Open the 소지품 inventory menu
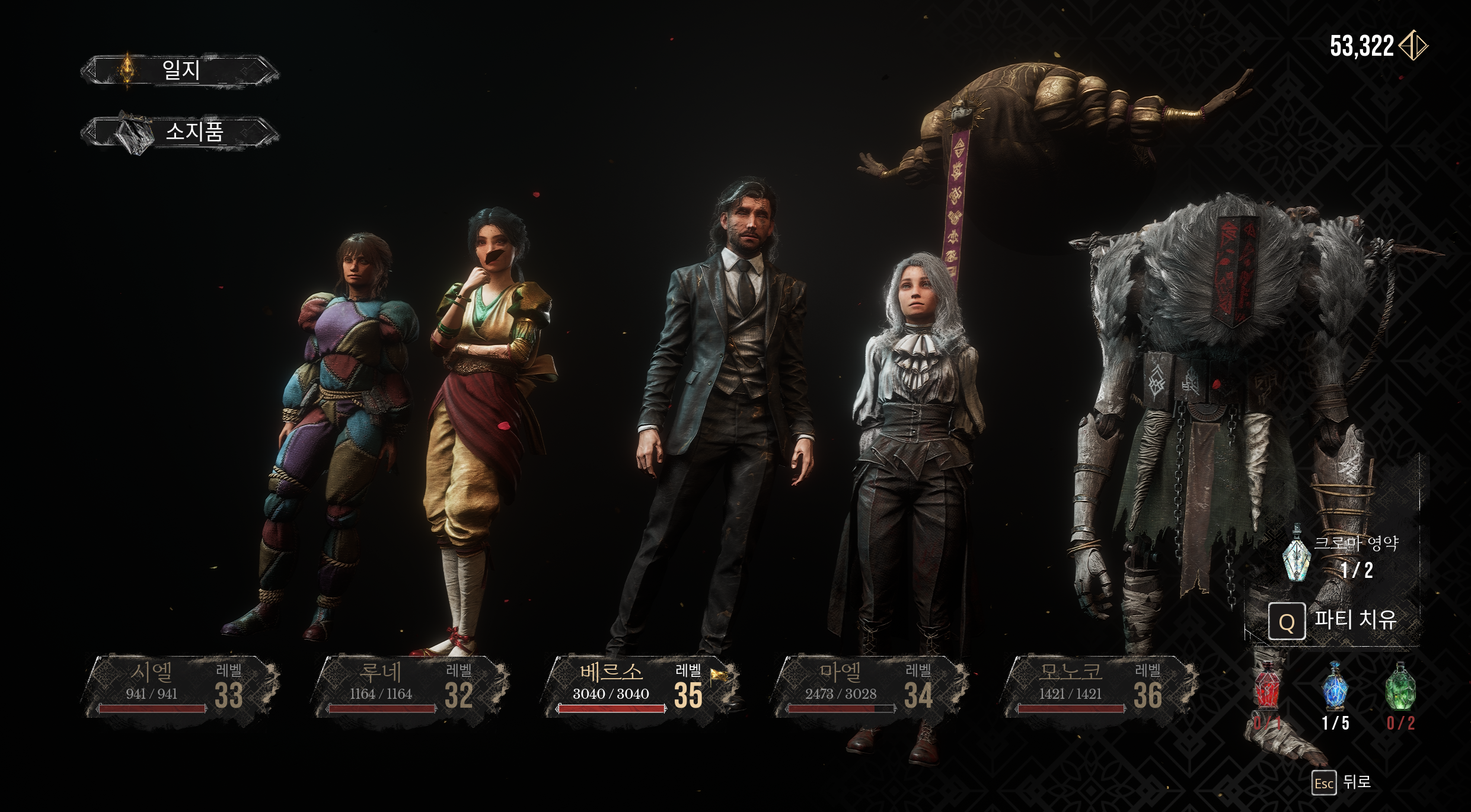Screen dimensions: 1471x812 point(180,132)
